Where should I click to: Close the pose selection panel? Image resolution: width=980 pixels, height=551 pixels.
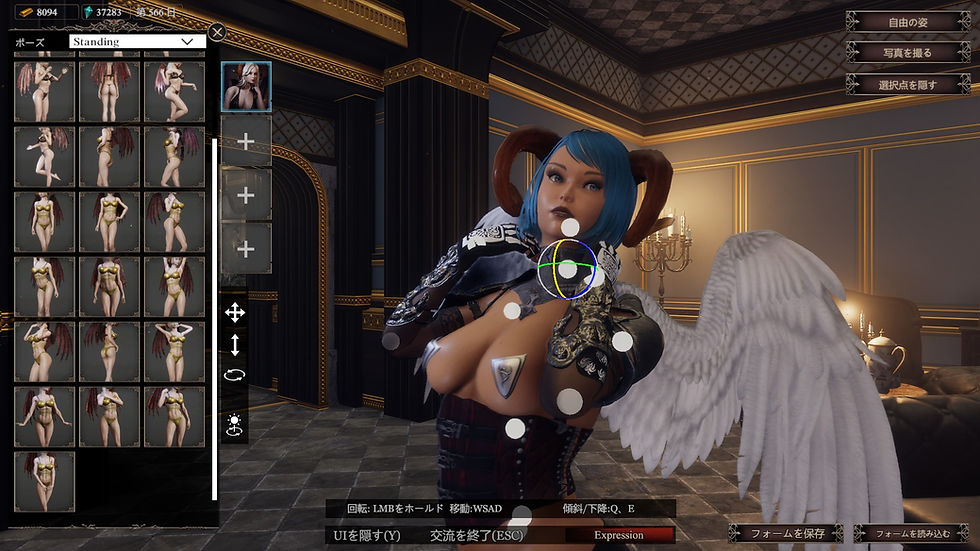(218, 32)
